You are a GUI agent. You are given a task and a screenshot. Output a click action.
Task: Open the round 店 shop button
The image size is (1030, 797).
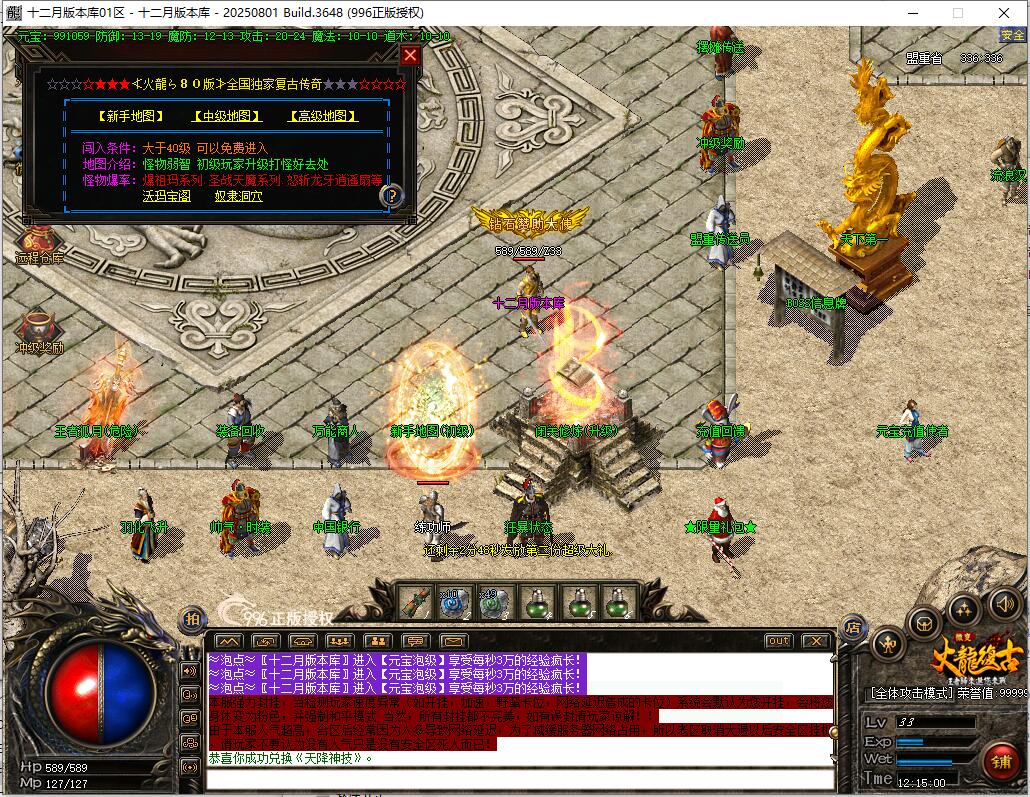pyautogui.click(x=853, y=628)
